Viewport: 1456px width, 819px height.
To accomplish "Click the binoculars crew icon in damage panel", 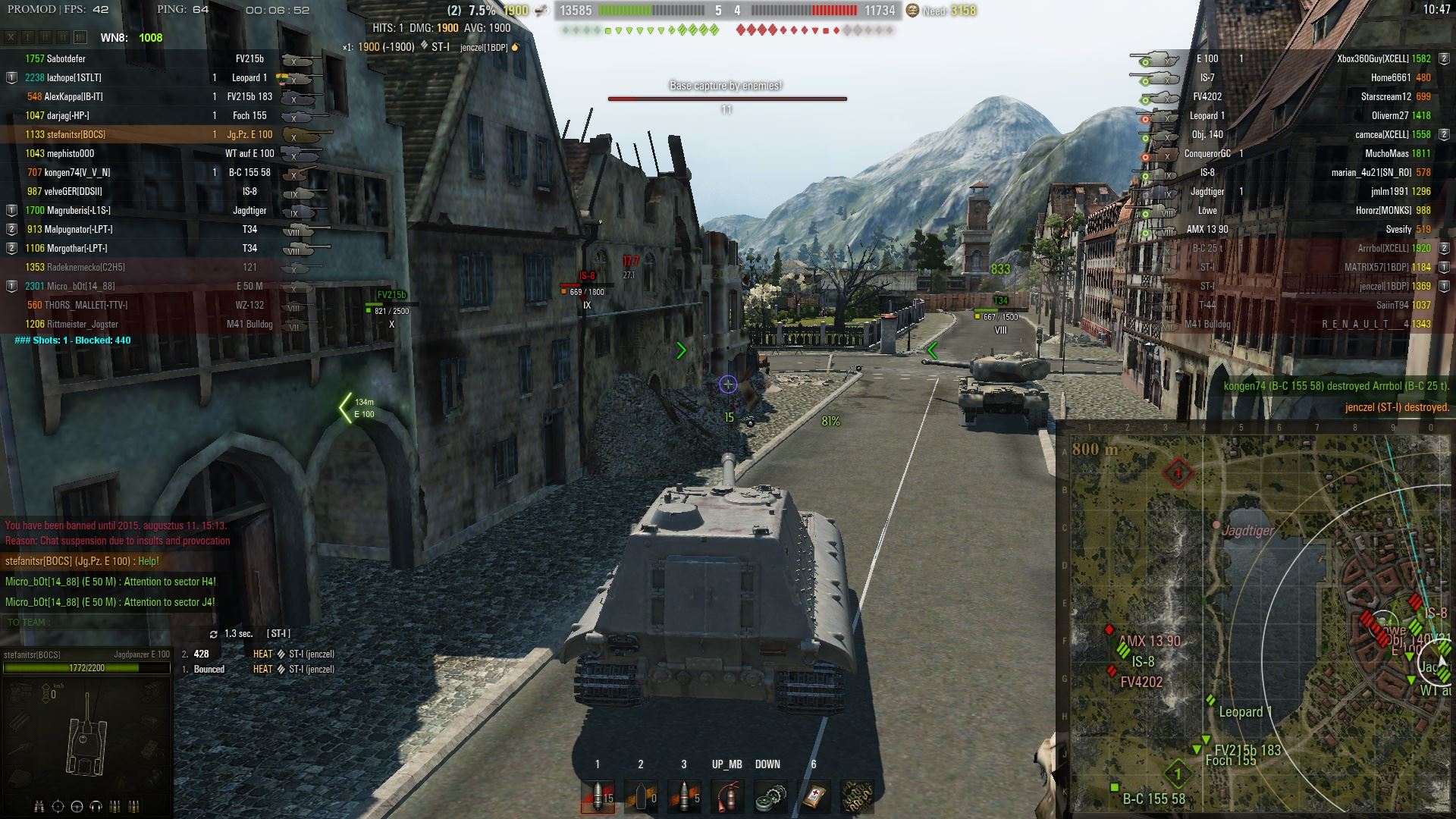I will point(39,806).
